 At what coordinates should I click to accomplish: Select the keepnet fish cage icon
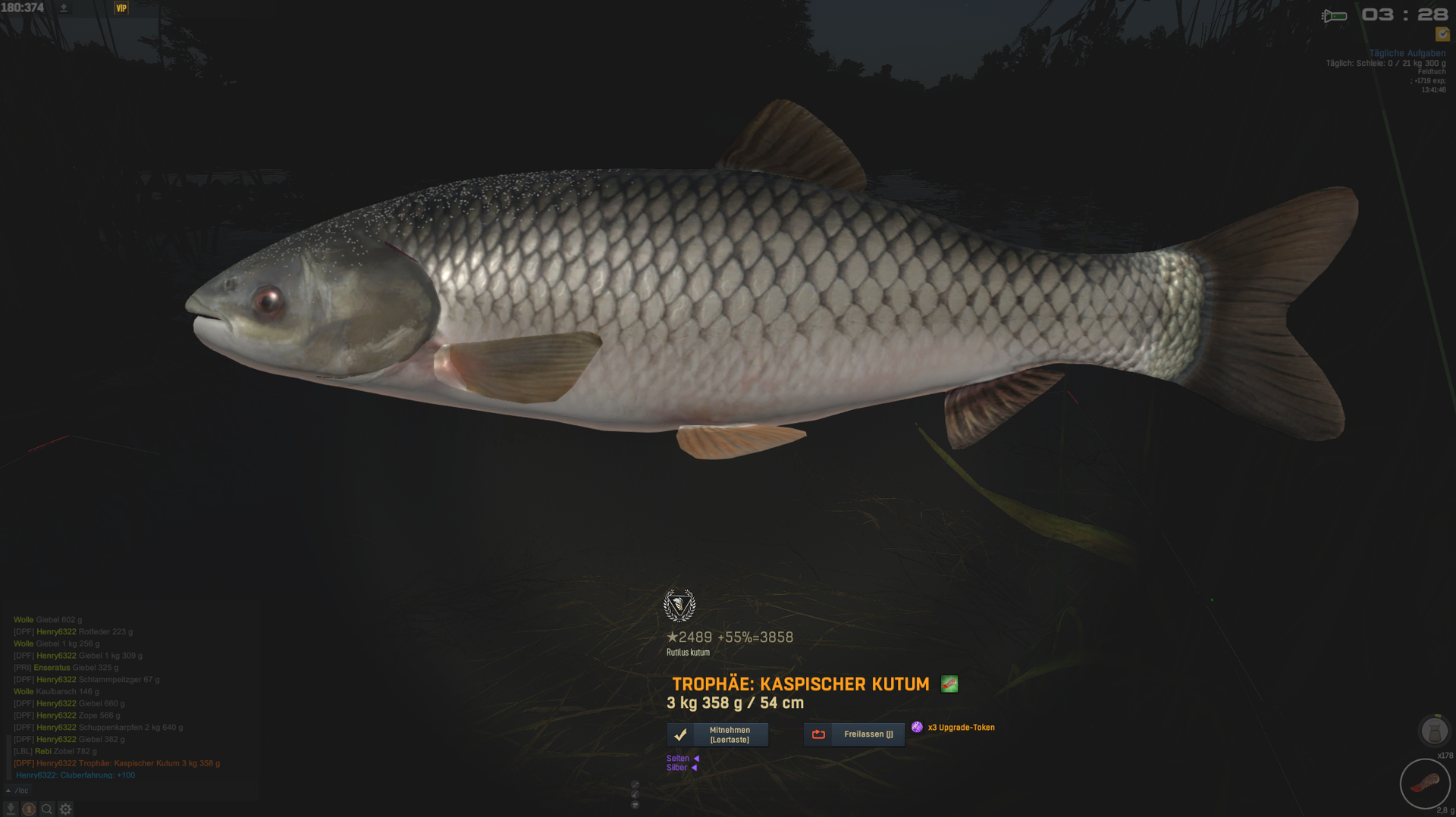tap(1433, 731)
